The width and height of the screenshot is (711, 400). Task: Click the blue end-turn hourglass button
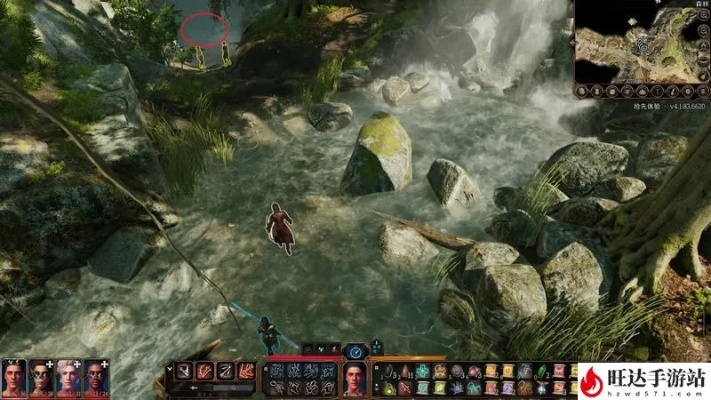tap(355, 351)
